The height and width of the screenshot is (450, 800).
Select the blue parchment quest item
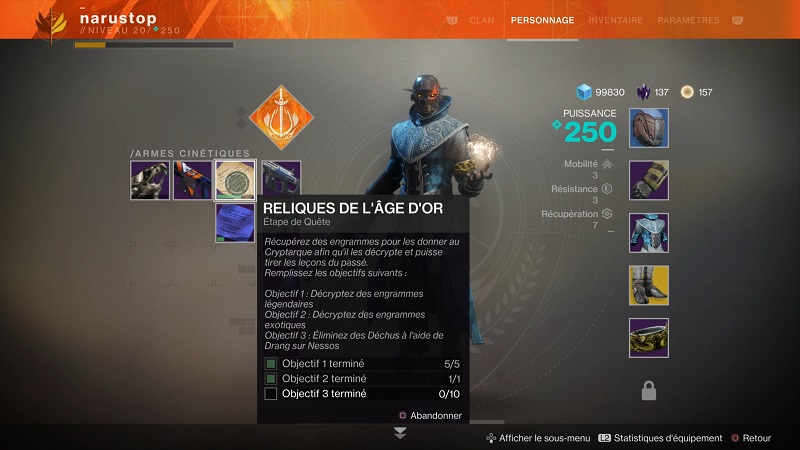coord(236,221)
